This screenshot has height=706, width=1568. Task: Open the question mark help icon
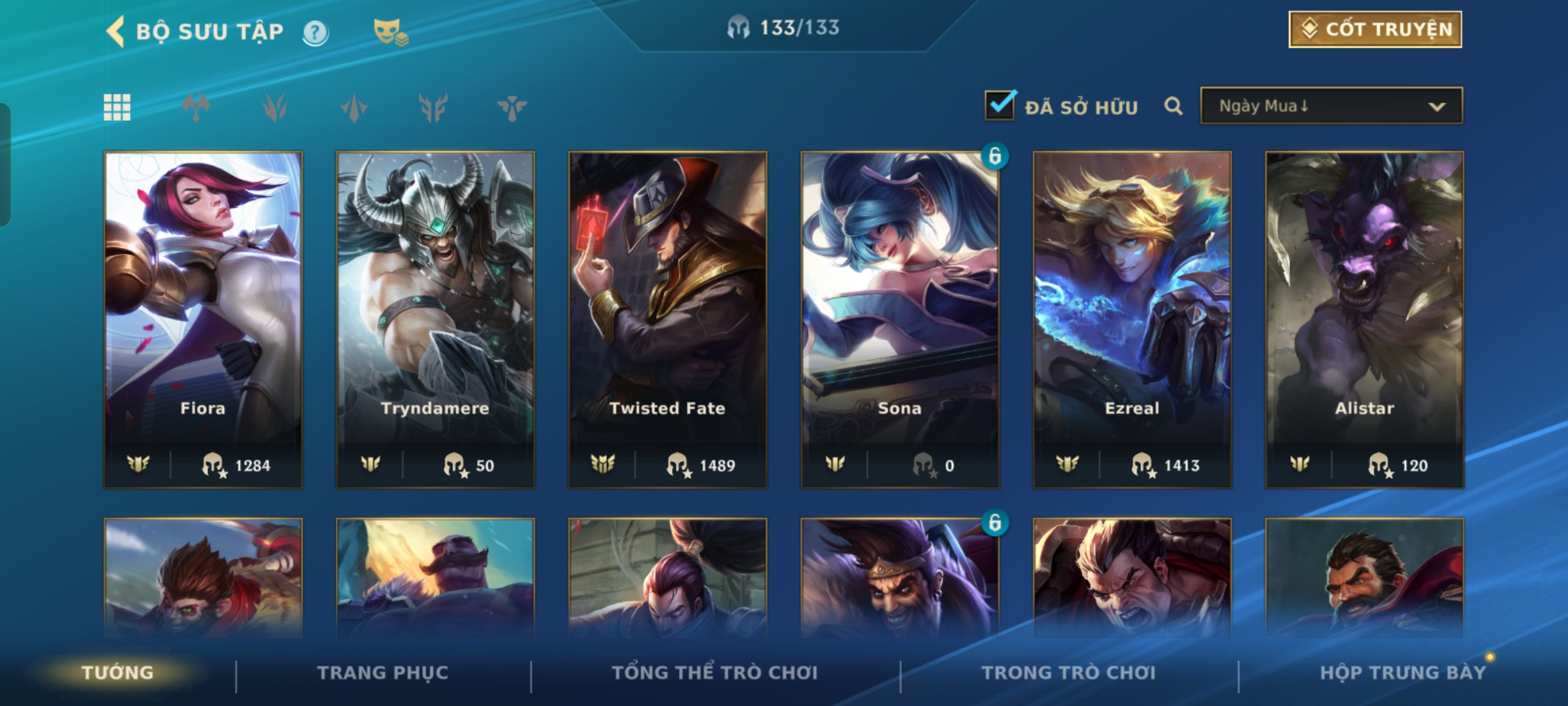click(315, 32)
